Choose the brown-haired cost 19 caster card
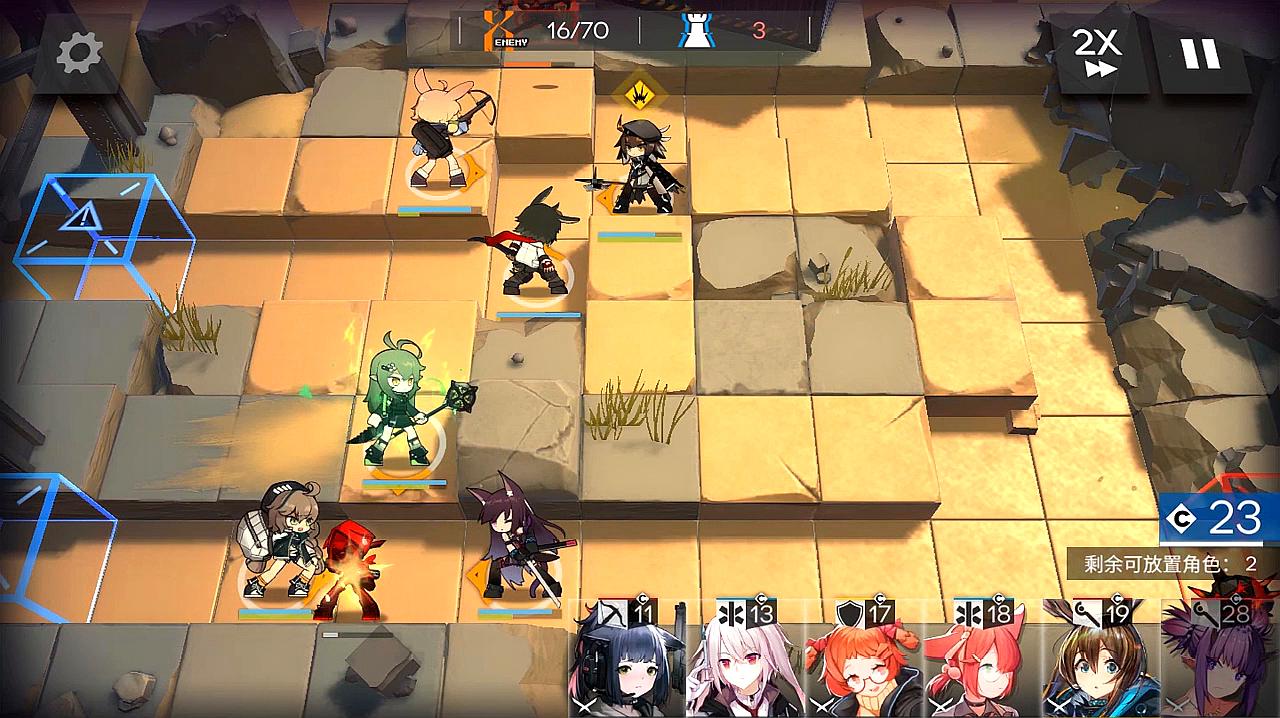The image size is (1280, 718). pyautogui.click(x=1100, y=660)
